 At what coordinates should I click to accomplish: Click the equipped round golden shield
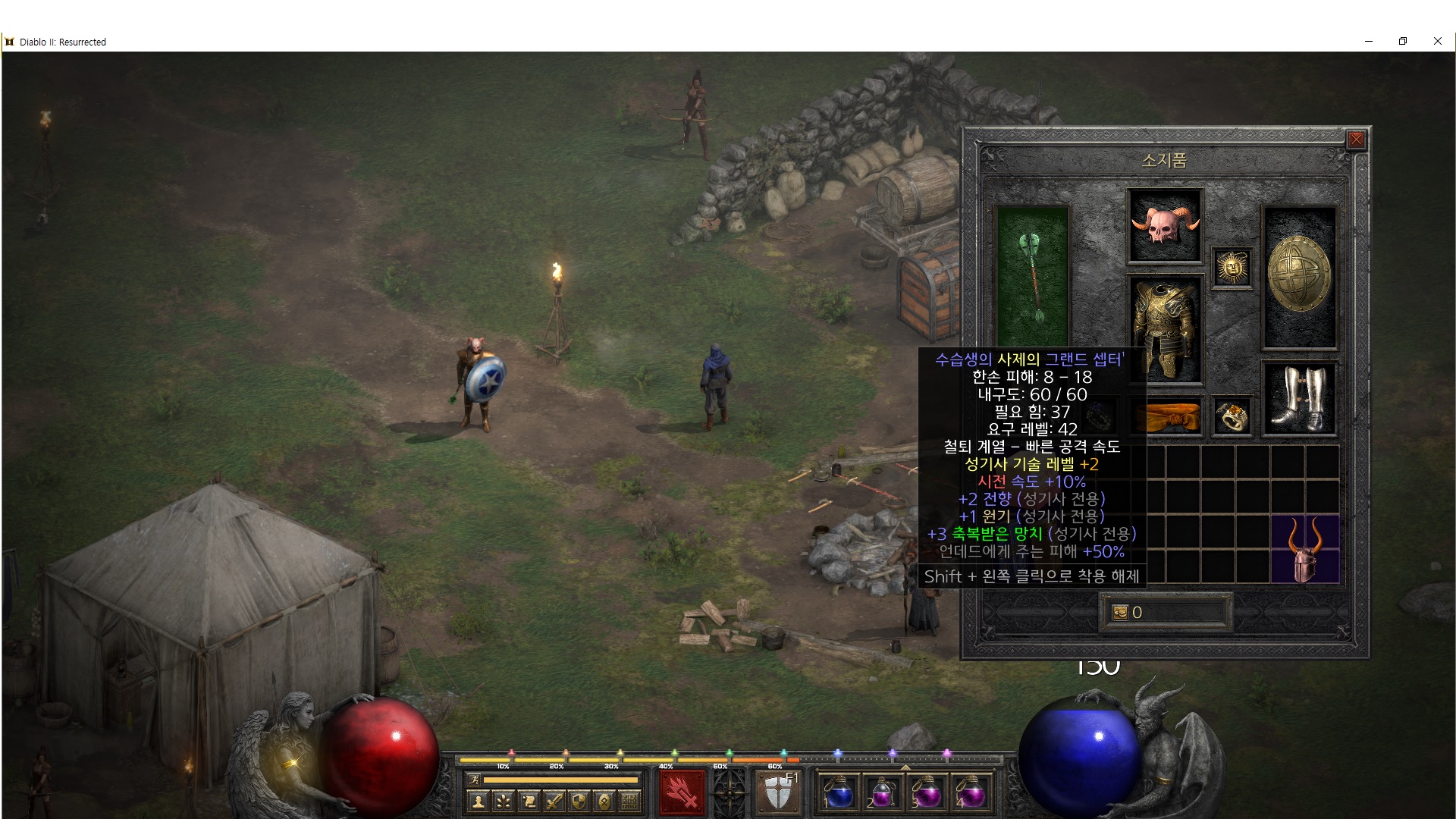click(x=1299, y=276)
